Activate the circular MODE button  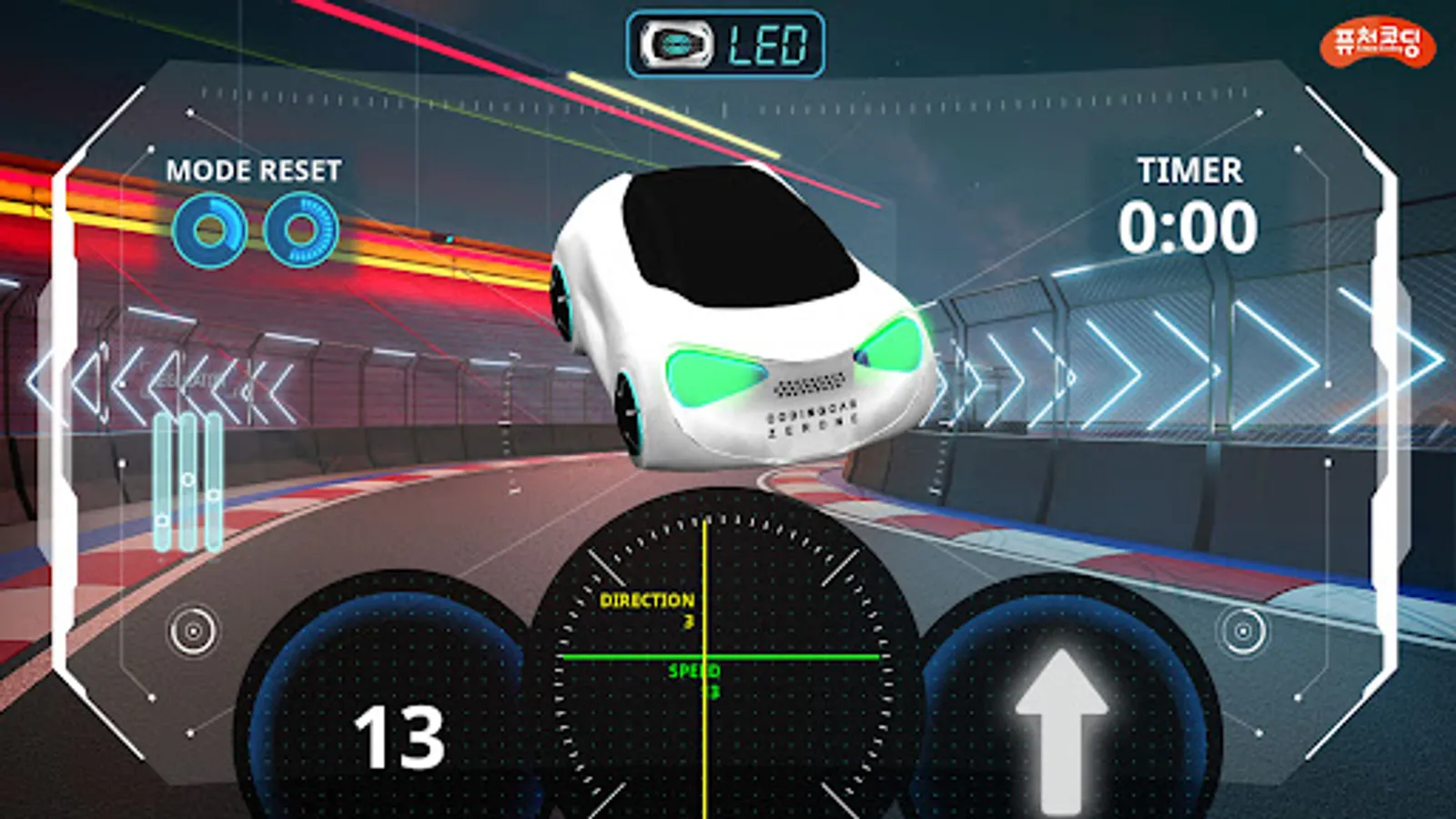point(210,230)
